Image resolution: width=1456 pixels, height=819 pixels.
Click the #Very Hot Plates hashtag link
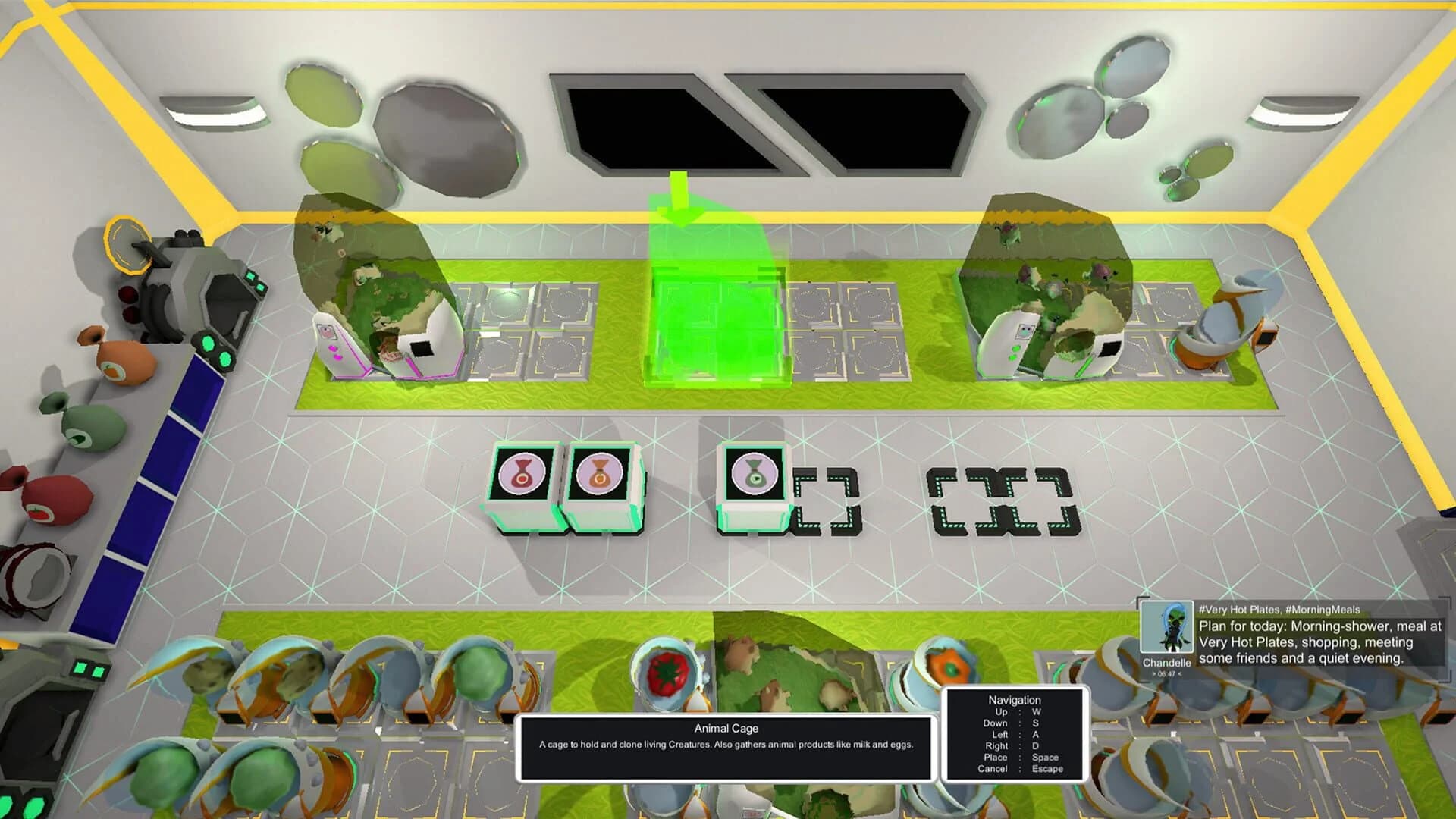coord(1241,610)
